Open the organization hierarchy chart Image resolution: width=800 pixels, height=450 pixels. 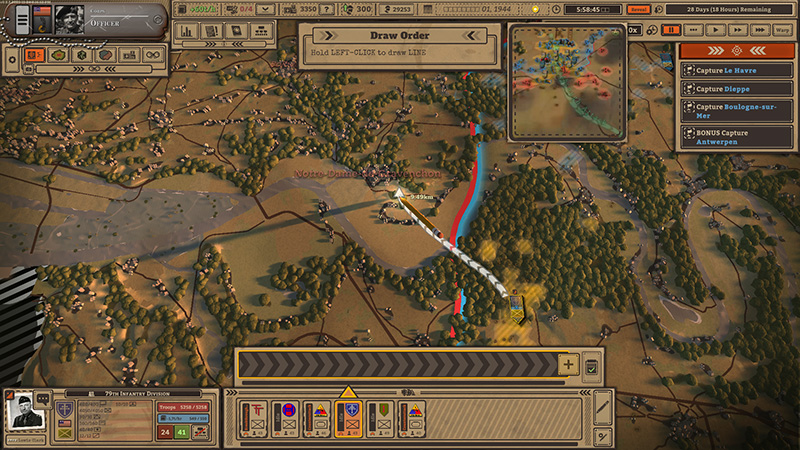[x=261, y=31]
